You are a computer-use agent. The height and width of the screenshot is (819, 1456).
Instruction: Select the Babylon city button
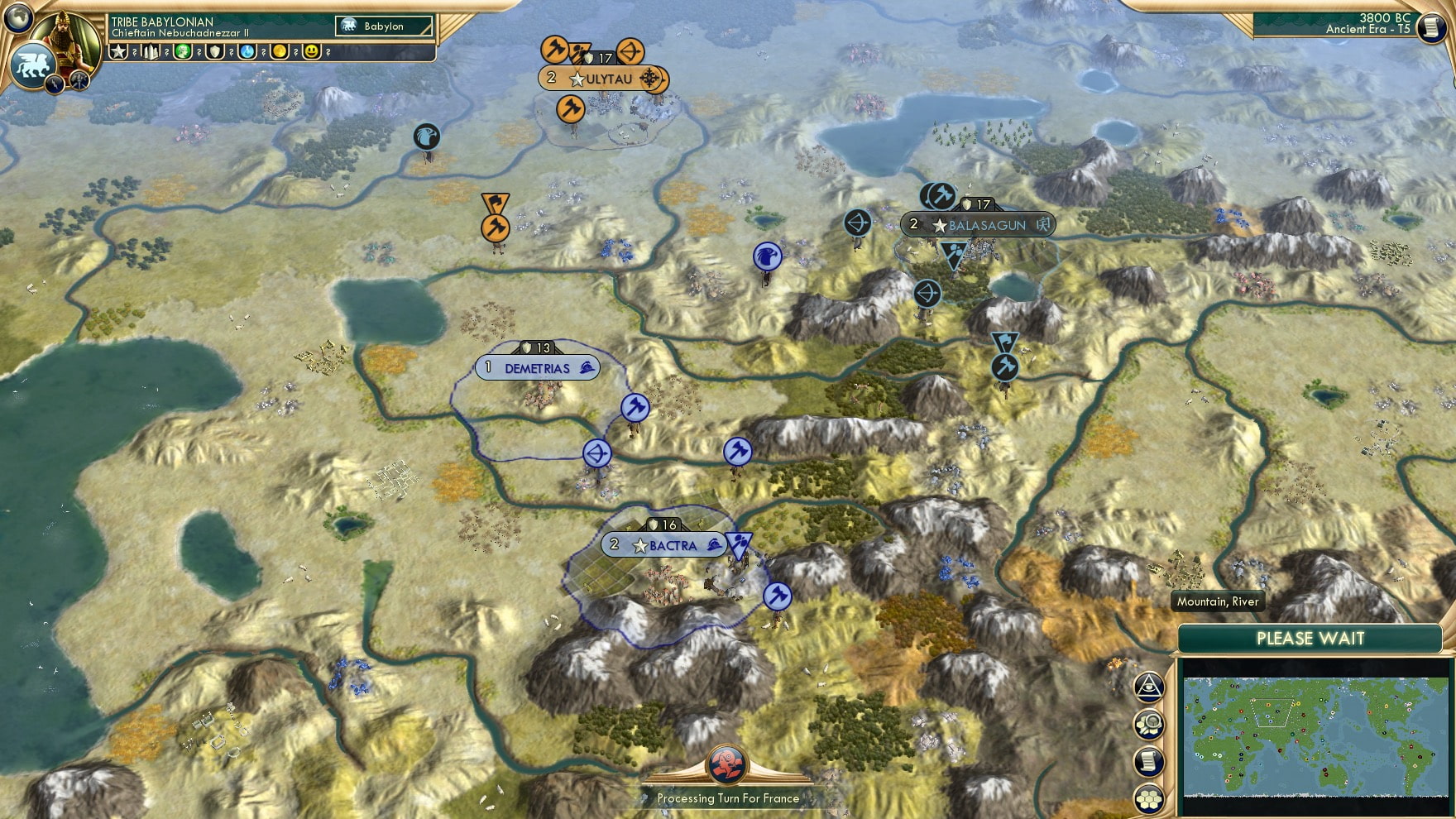coord(385,26)
